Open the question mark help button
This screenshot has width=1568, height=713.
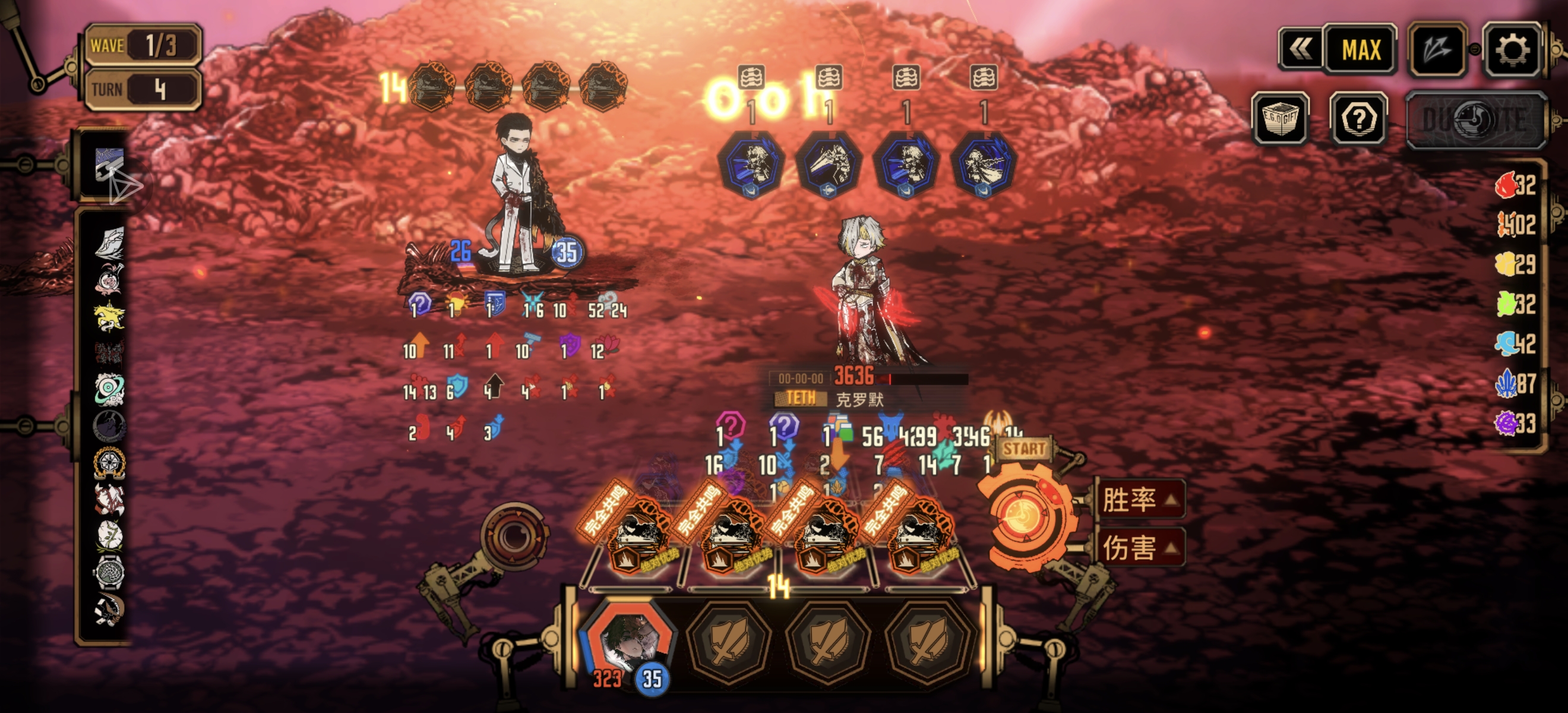(x=1358, y=119)
